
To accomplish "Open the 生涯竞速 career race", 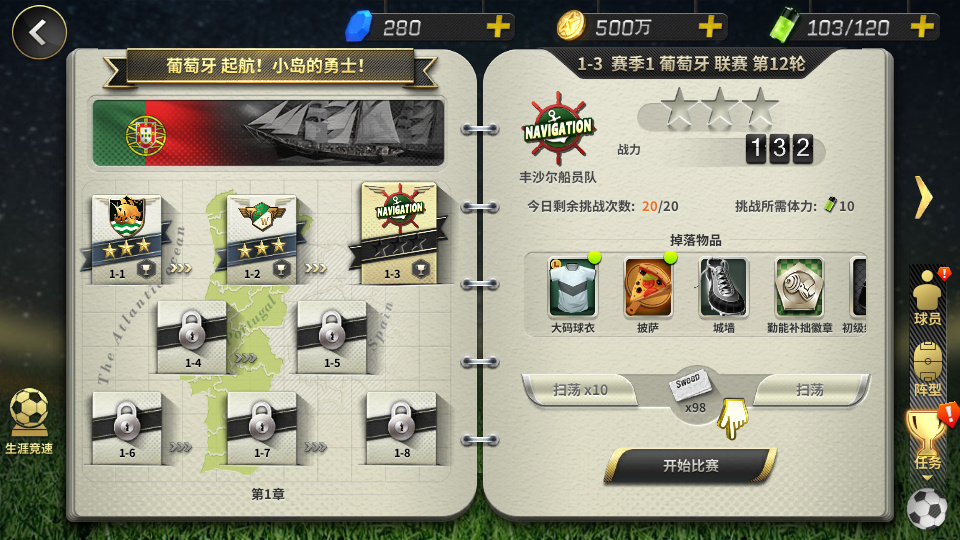I will pyautogui.click(x=29, y=420).
